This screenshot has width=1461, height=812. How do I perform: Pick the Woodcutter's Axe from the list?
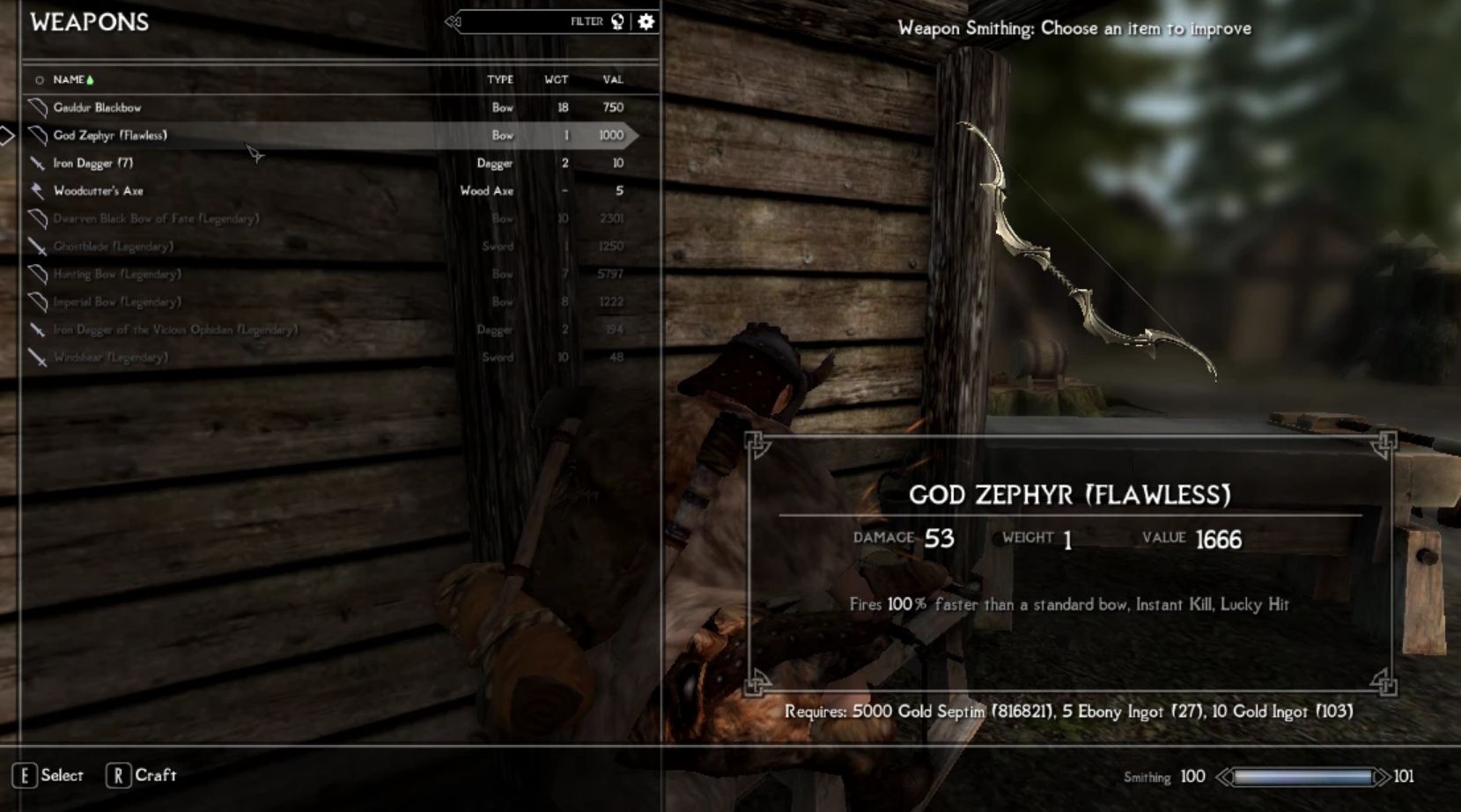98,191
